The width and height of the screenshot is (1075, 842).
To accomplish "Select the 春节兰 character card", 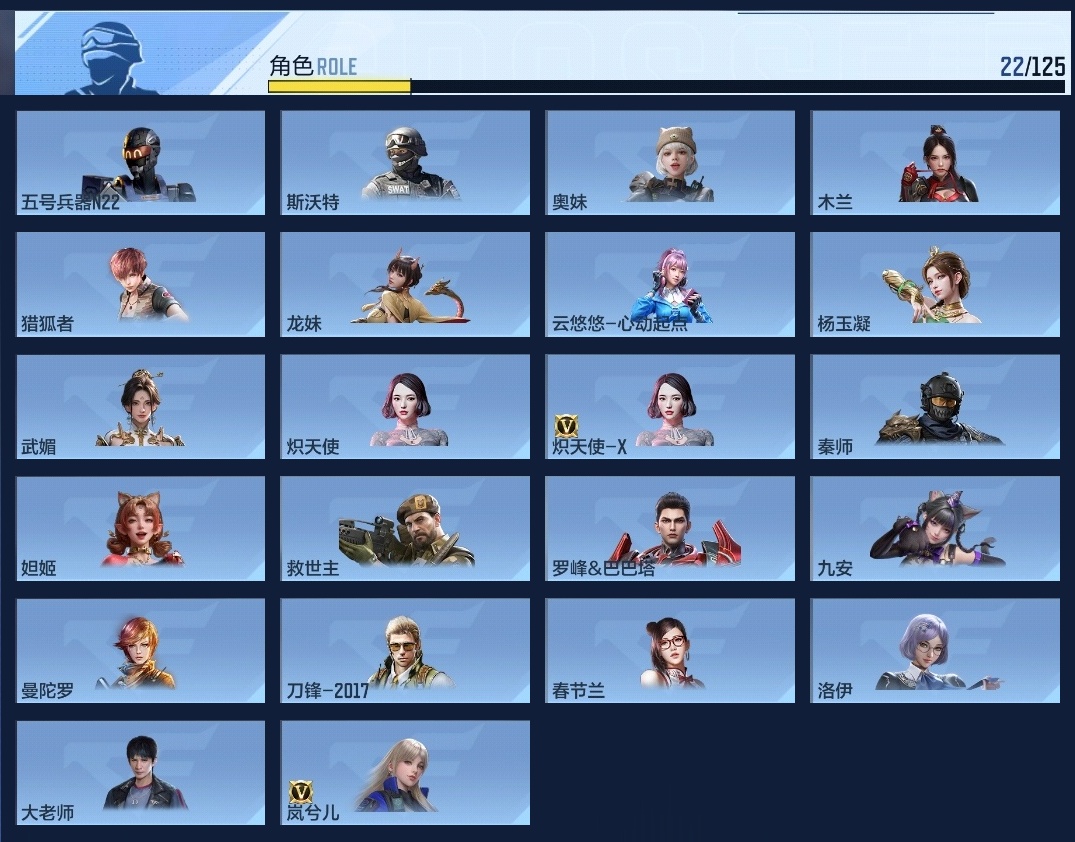I will tap(670, 651).
